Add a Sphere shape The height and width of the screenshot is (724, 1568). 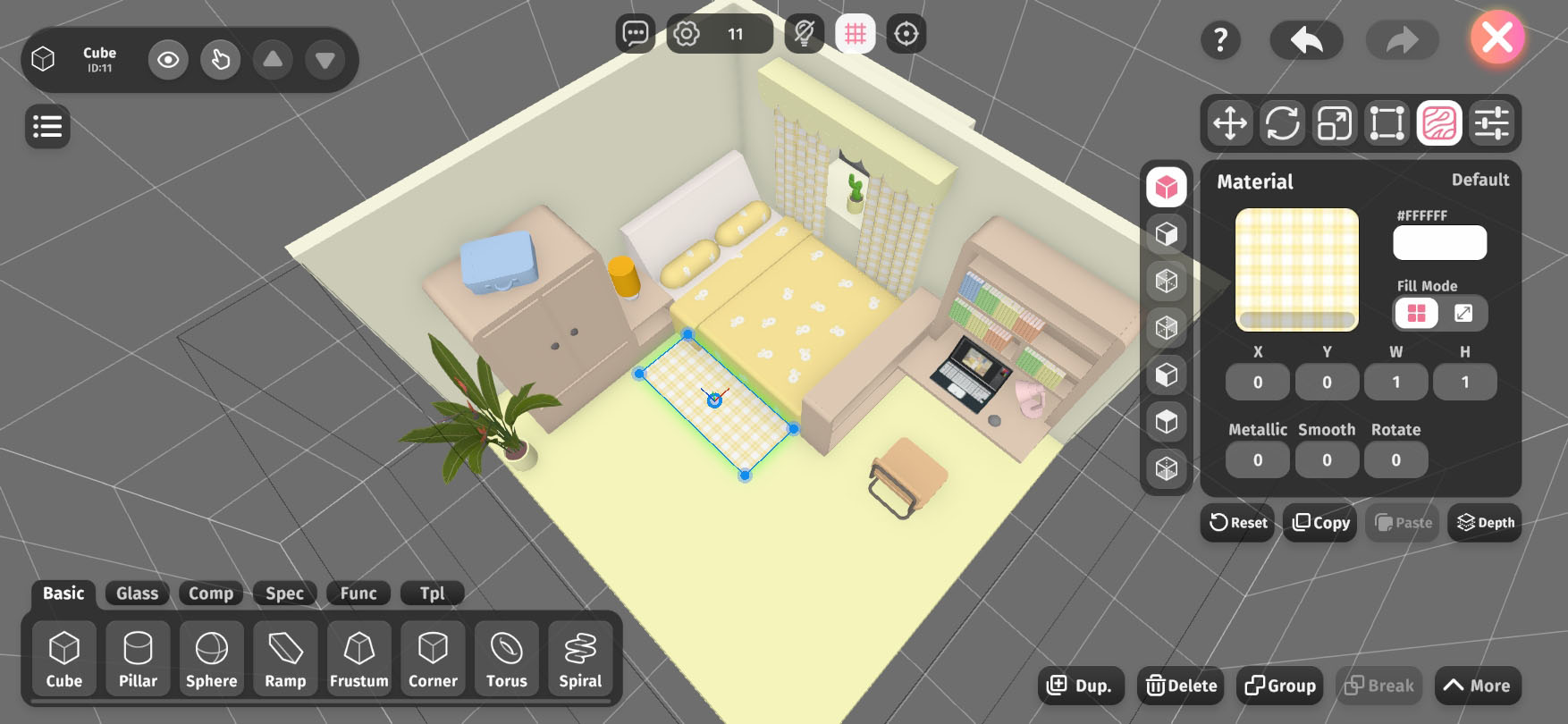coord(211,658)
